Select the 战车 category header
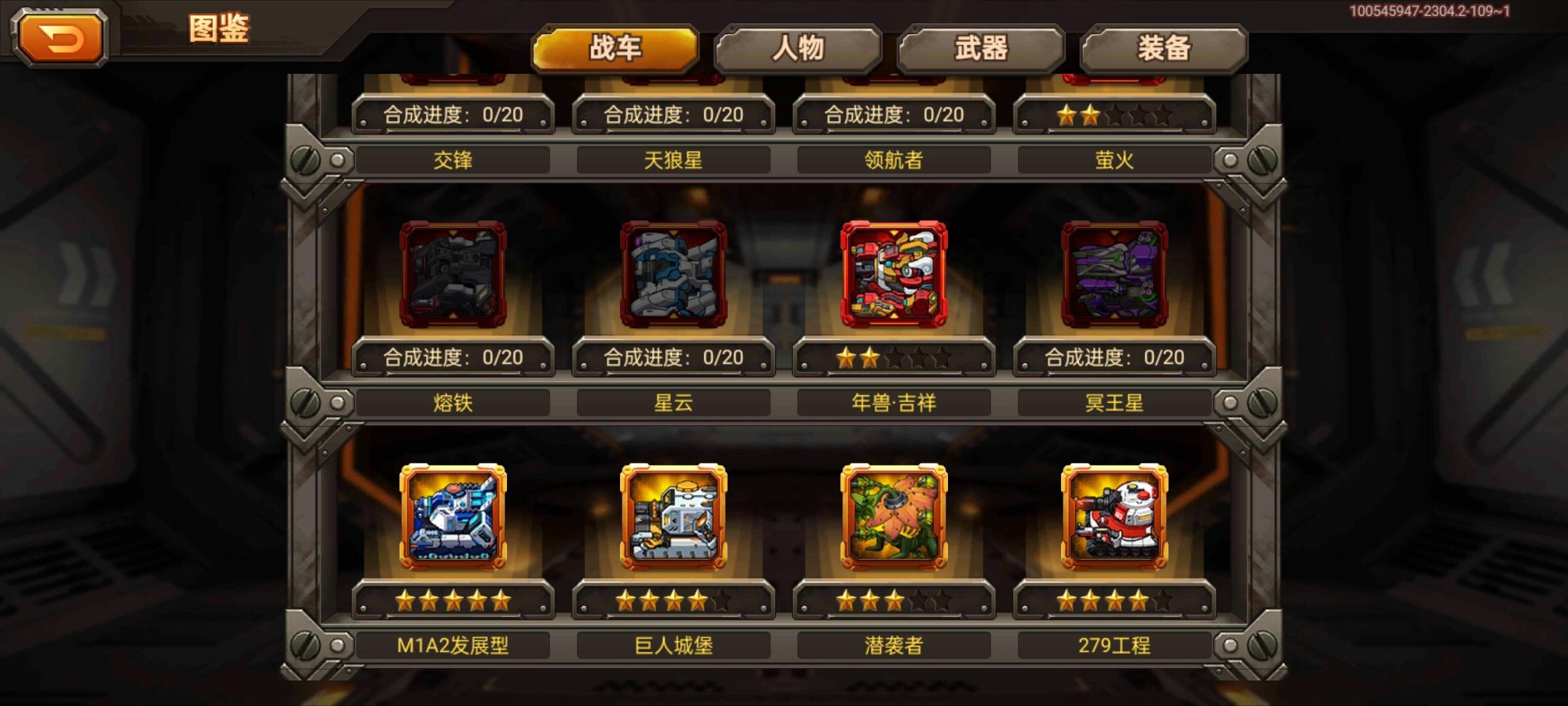The width and height of the screenshot is (1568, 706). click(x=616, y=46)
